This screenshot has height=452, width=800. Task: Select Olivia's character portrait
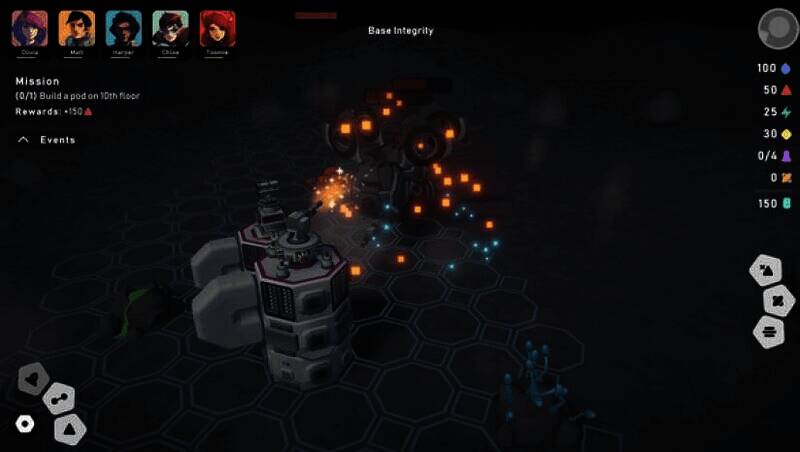click(x=30, y=28)
